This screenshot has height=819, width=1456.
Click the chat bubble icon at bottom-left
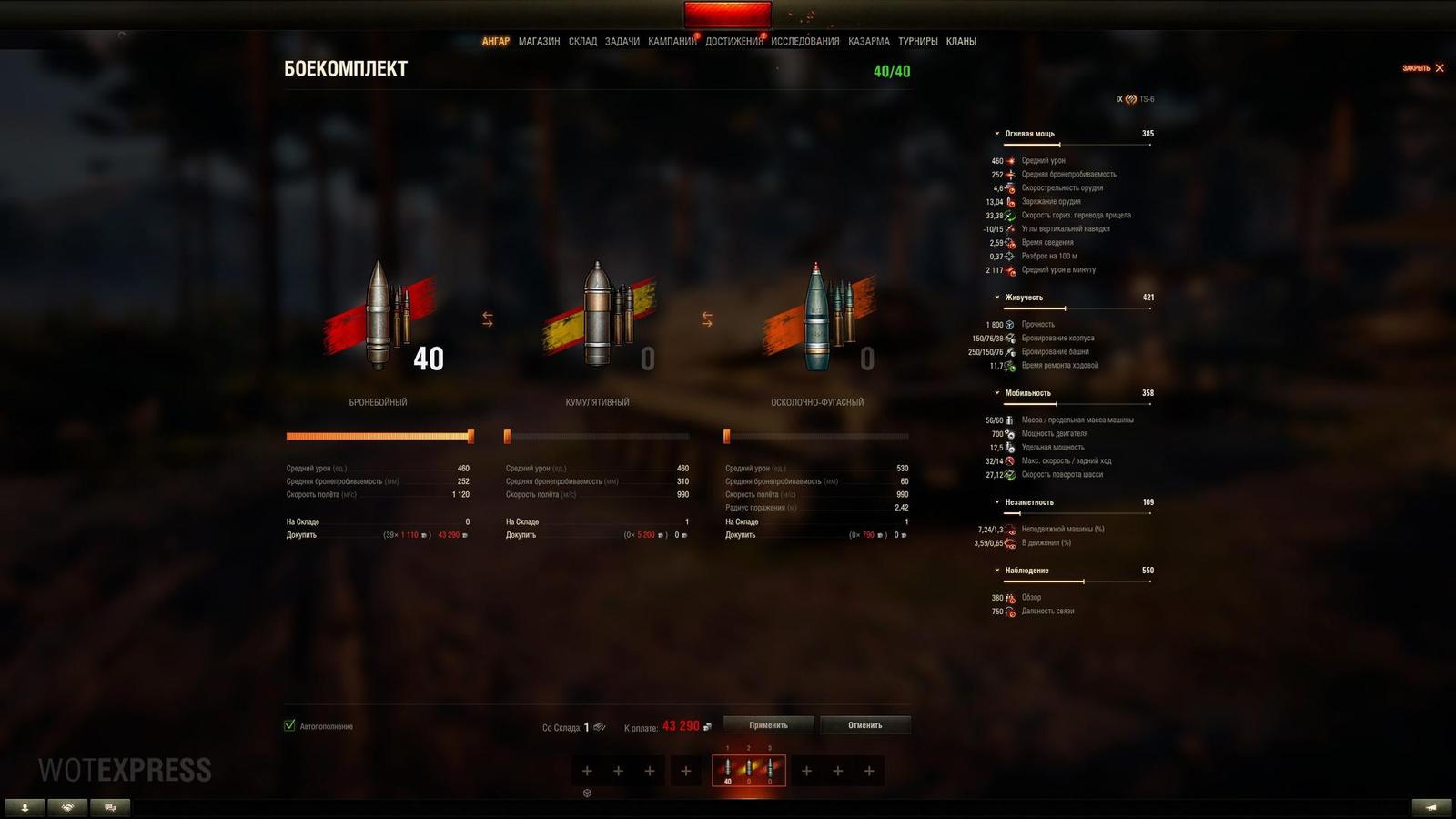[x=108, y=806]
